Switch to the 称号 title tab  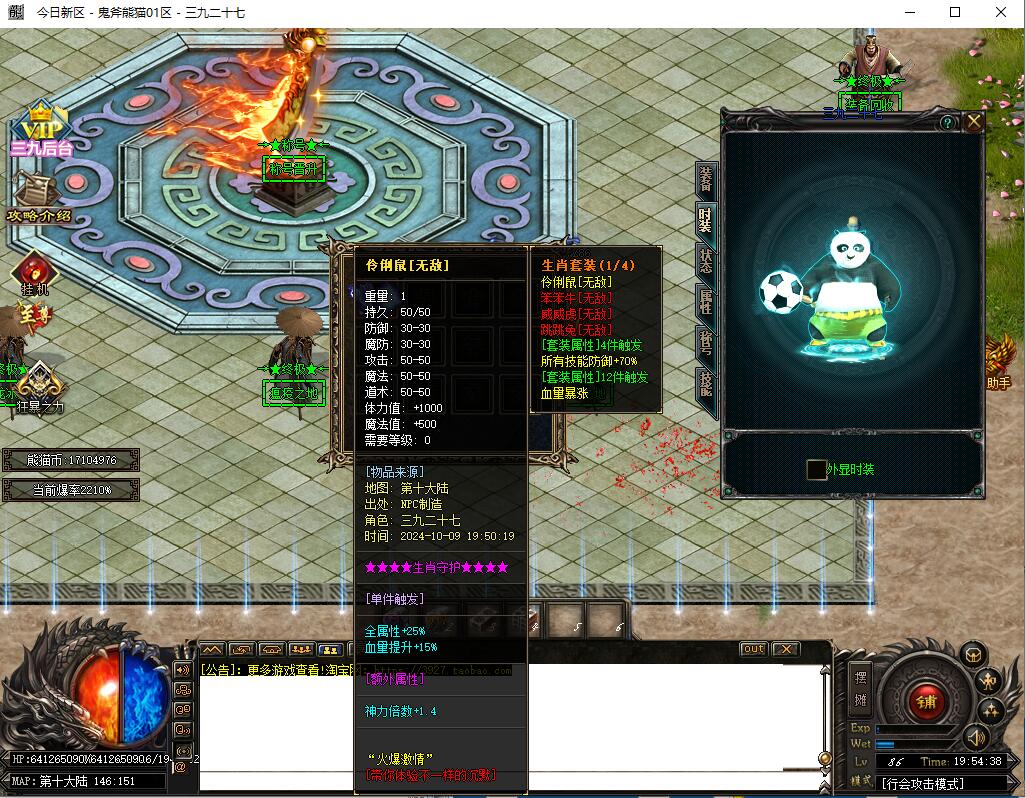[x=705, y=344]
